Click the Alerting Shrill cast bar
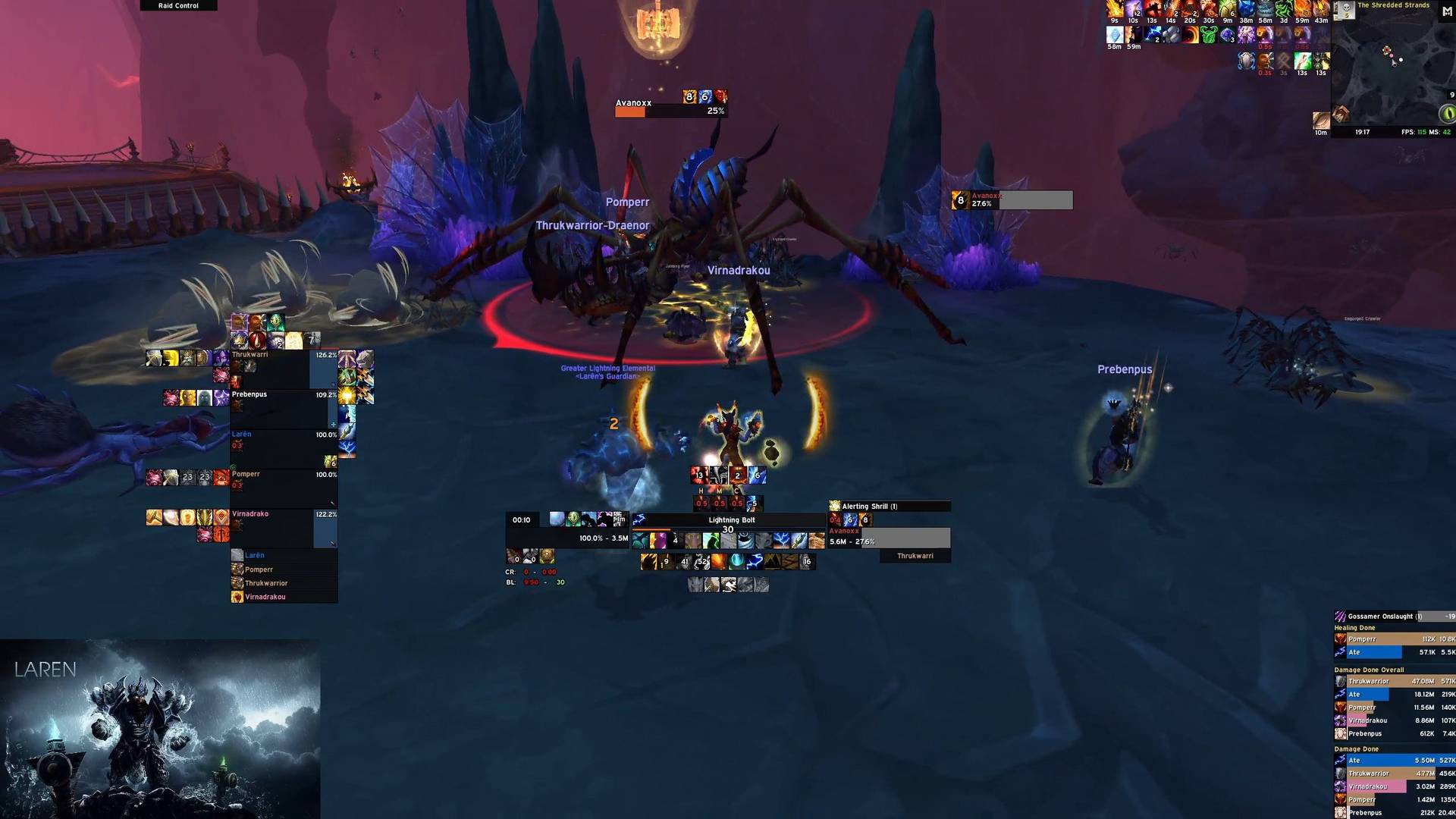This screenshot has height=819, width=1456. tap(889, 506)
